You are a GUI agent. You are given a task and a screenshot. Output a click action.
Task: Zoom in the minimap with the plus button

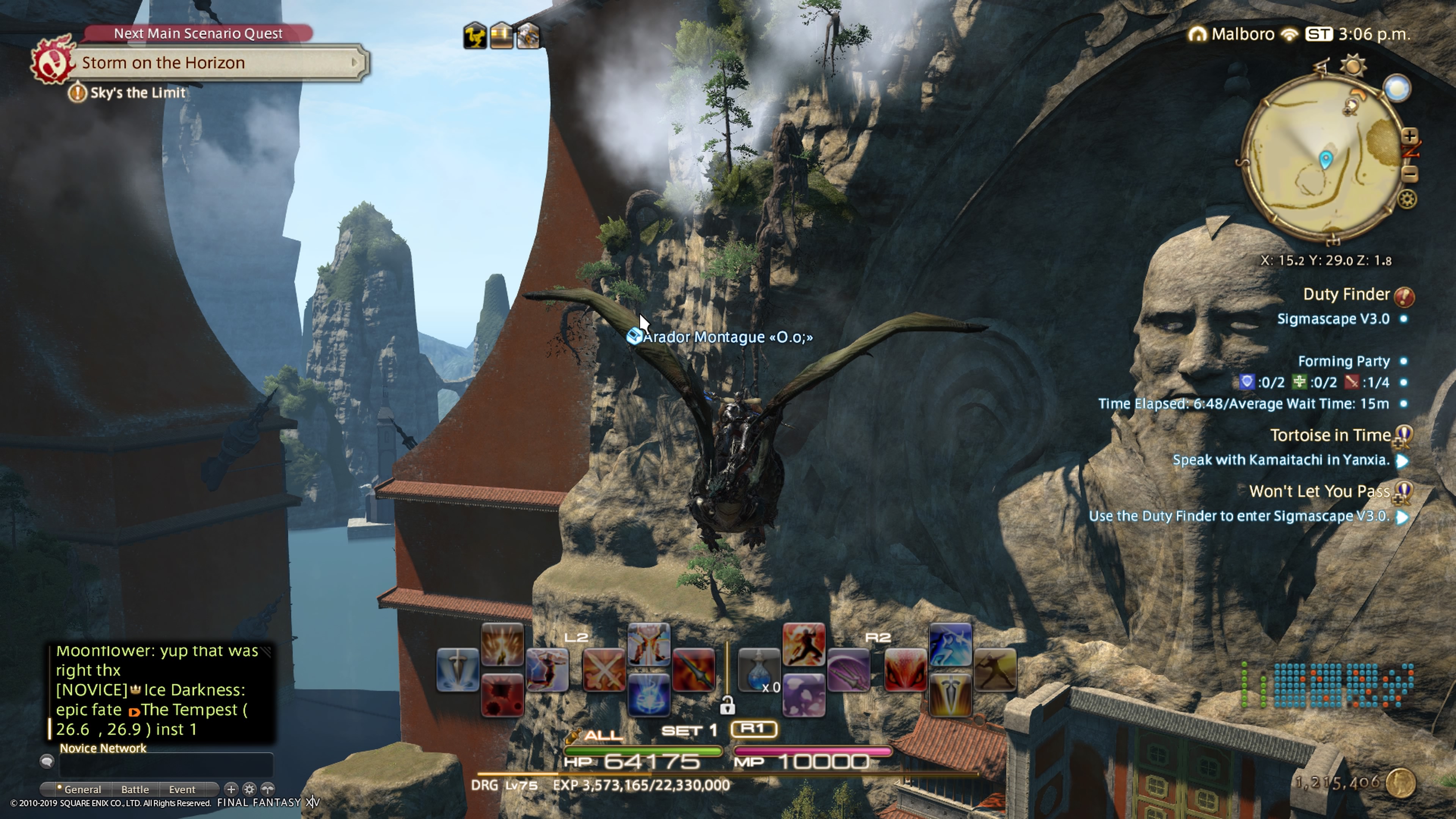coord(1410,136)
